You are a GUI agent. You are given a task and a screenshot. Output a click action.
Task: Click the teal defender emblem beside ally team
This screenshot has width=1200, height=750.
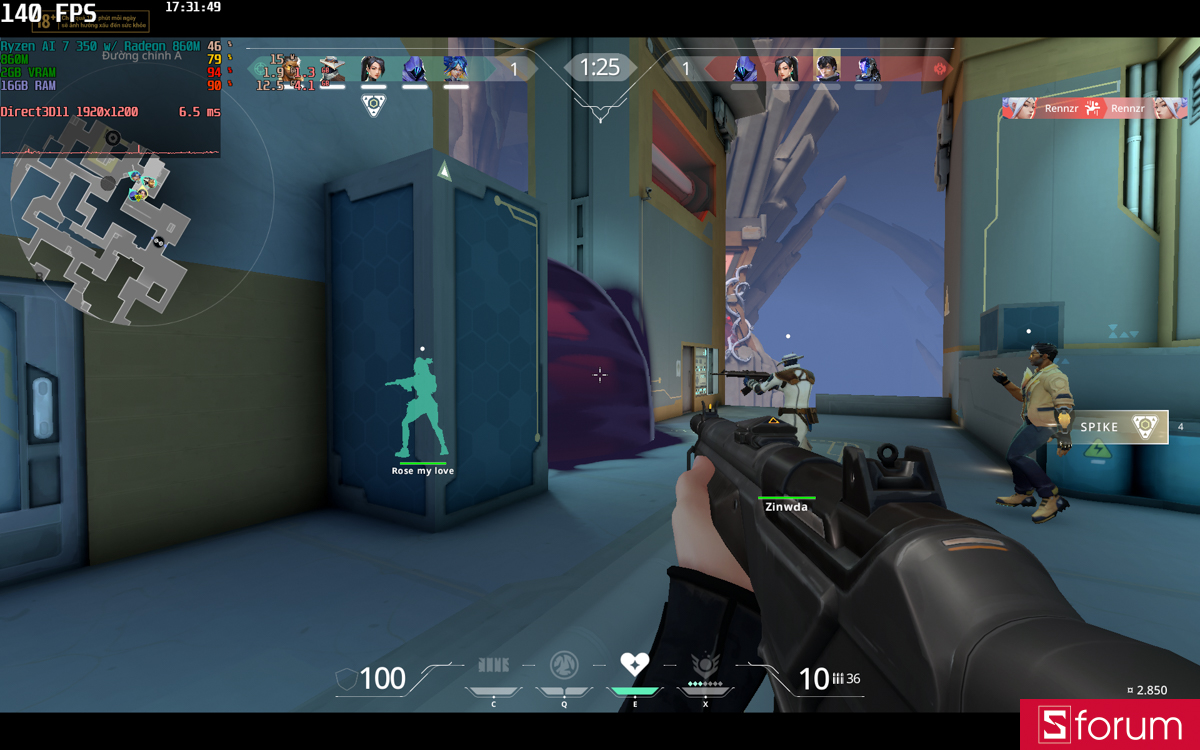click(x=260, y=69)
